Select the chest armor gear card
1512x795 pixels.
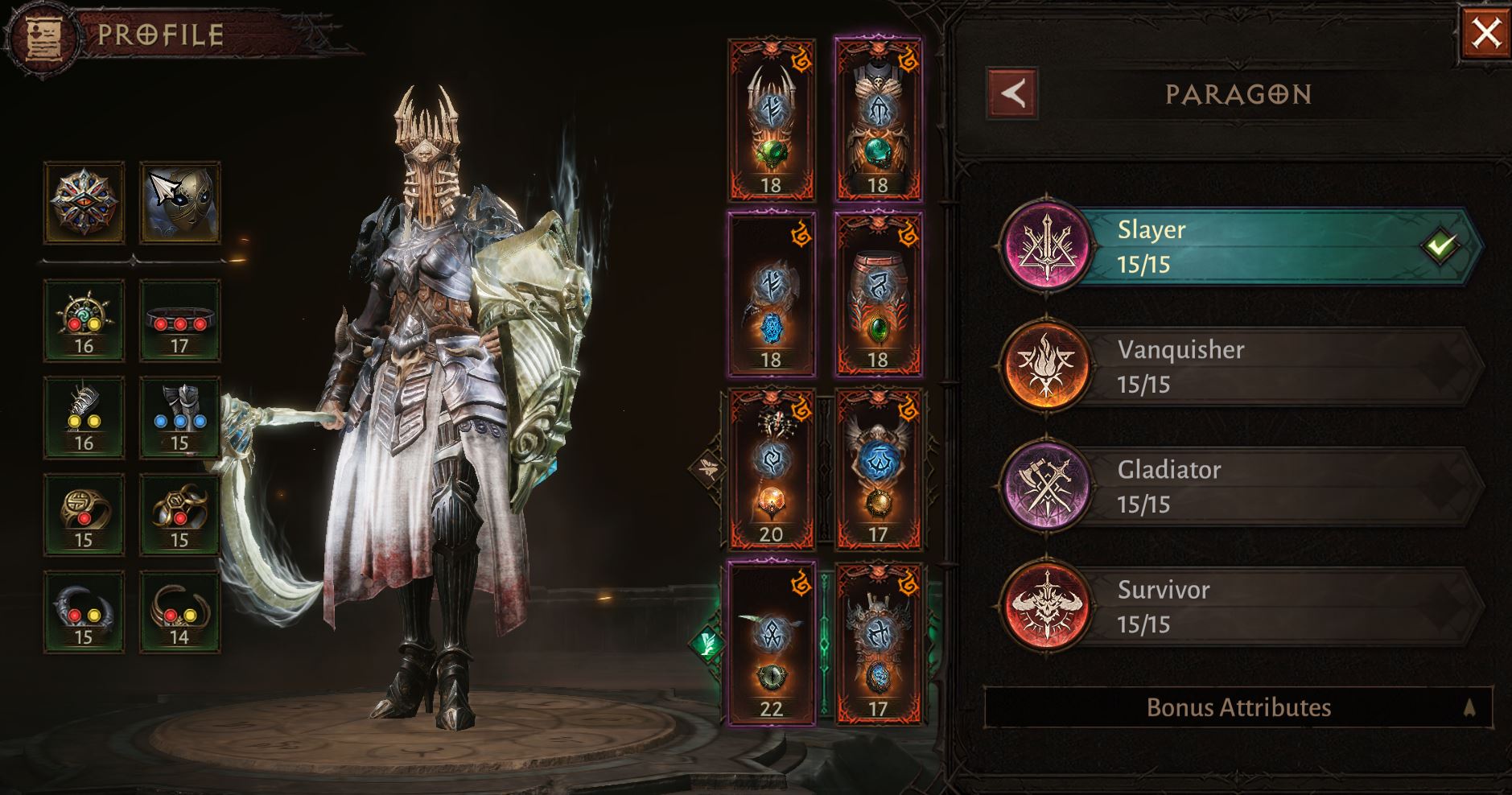pos(878,119)
